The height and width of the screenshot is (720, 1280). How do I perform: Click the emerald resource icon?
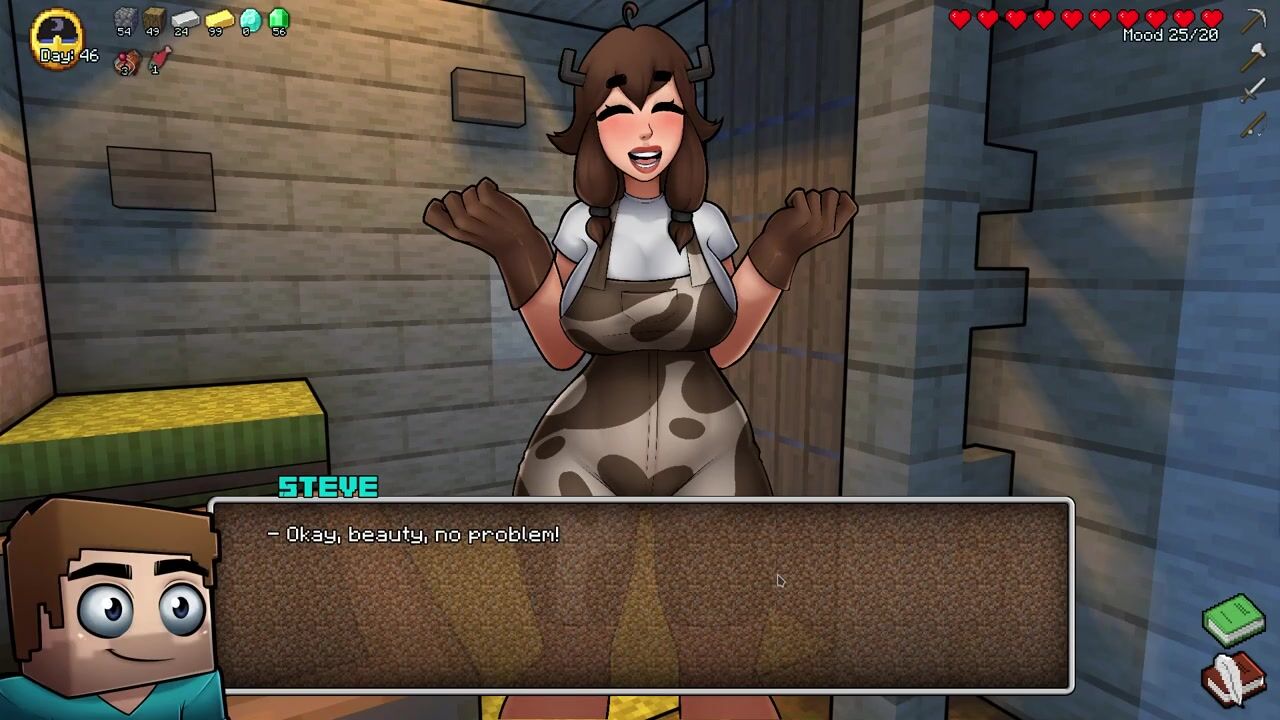tap(279, 19)
